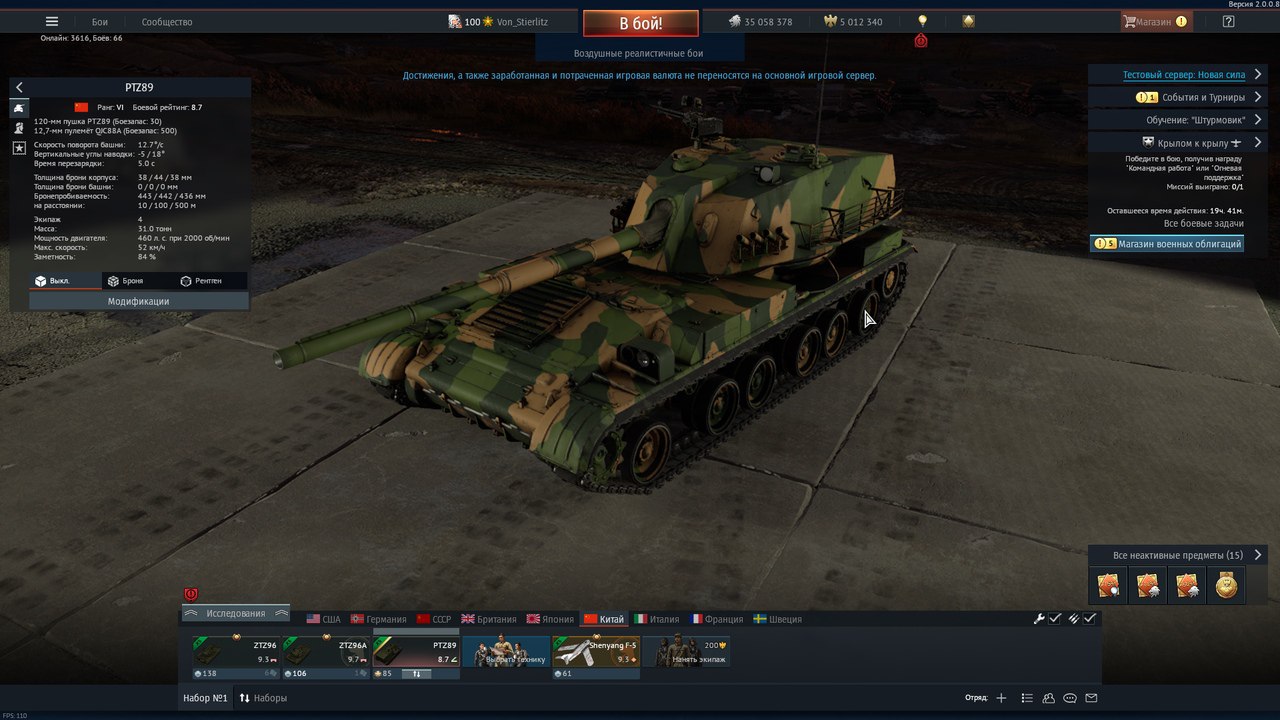
Task: Select the Shenyang F-5 aircraft slot
Action: [x=596, y=656]
